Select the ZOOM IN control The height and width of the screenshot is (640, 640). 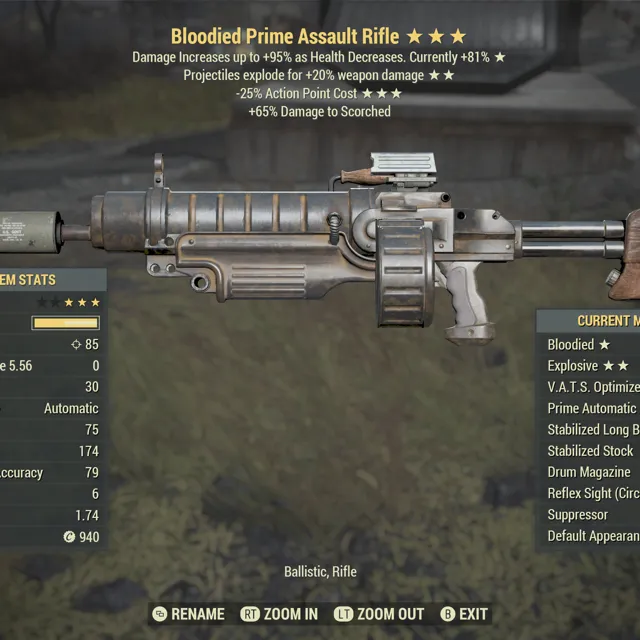280,614
